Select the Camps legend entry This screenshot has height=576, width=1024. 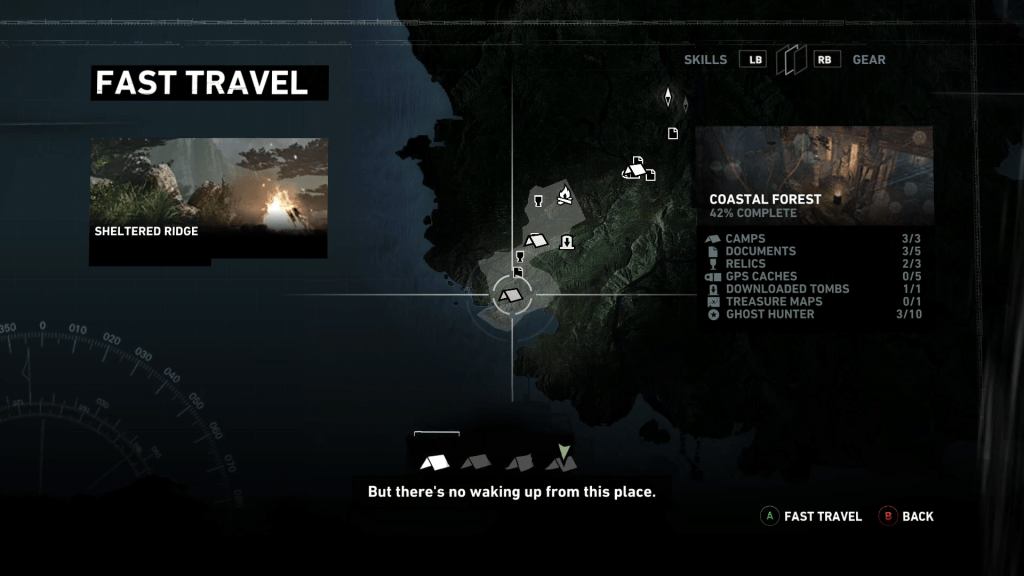[x=746, y=239]
